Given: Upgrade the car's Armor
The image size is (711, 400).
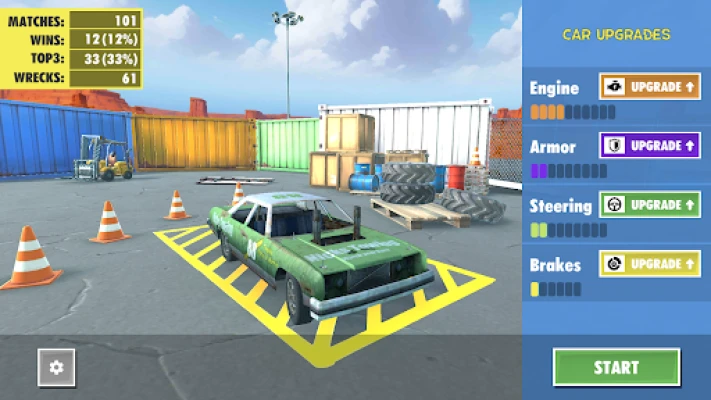Looking at the screenshot, I should (x=650, y=146).
